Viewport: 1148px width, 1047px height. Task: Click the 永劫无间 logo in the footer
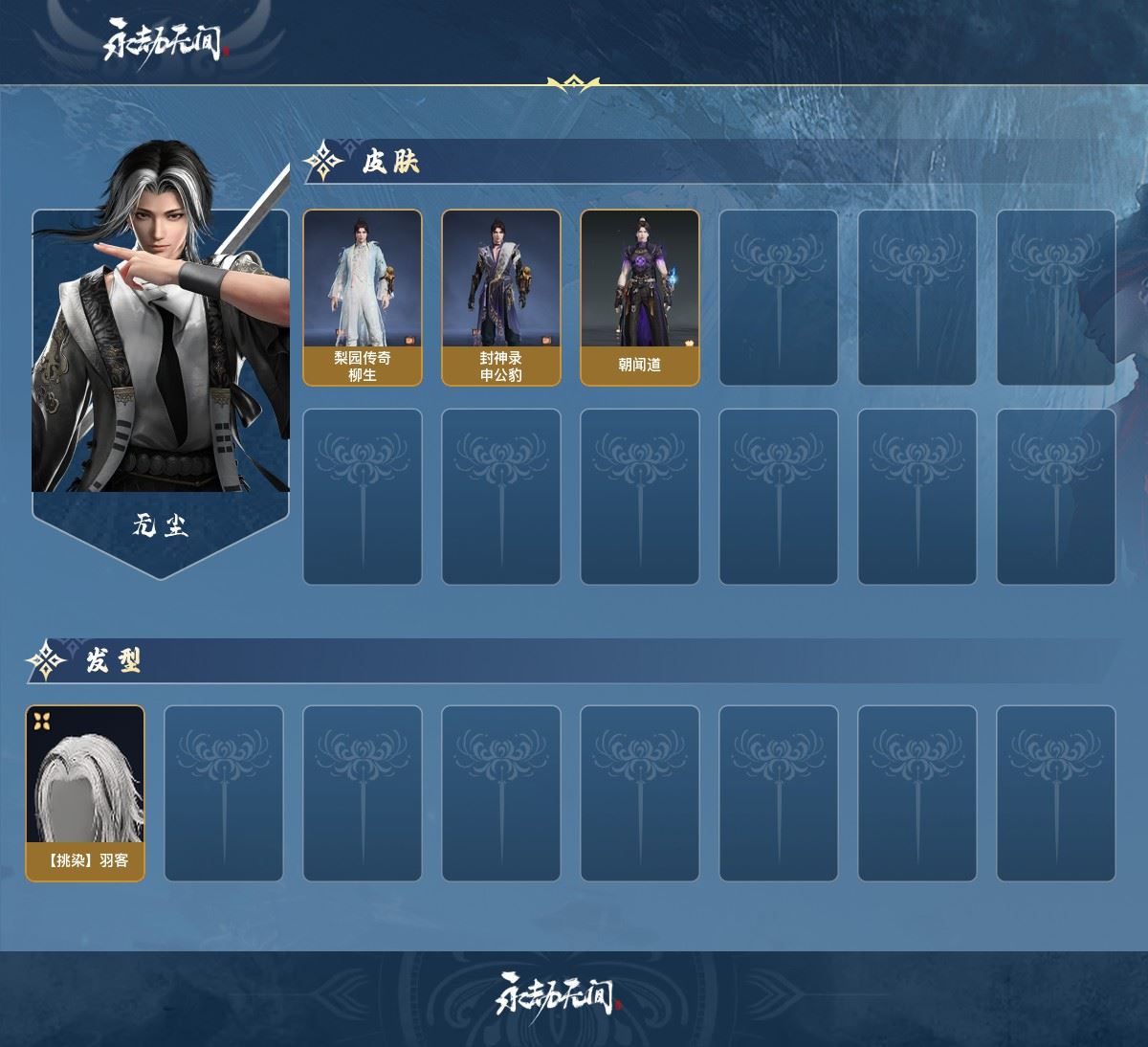coord(560,995)
